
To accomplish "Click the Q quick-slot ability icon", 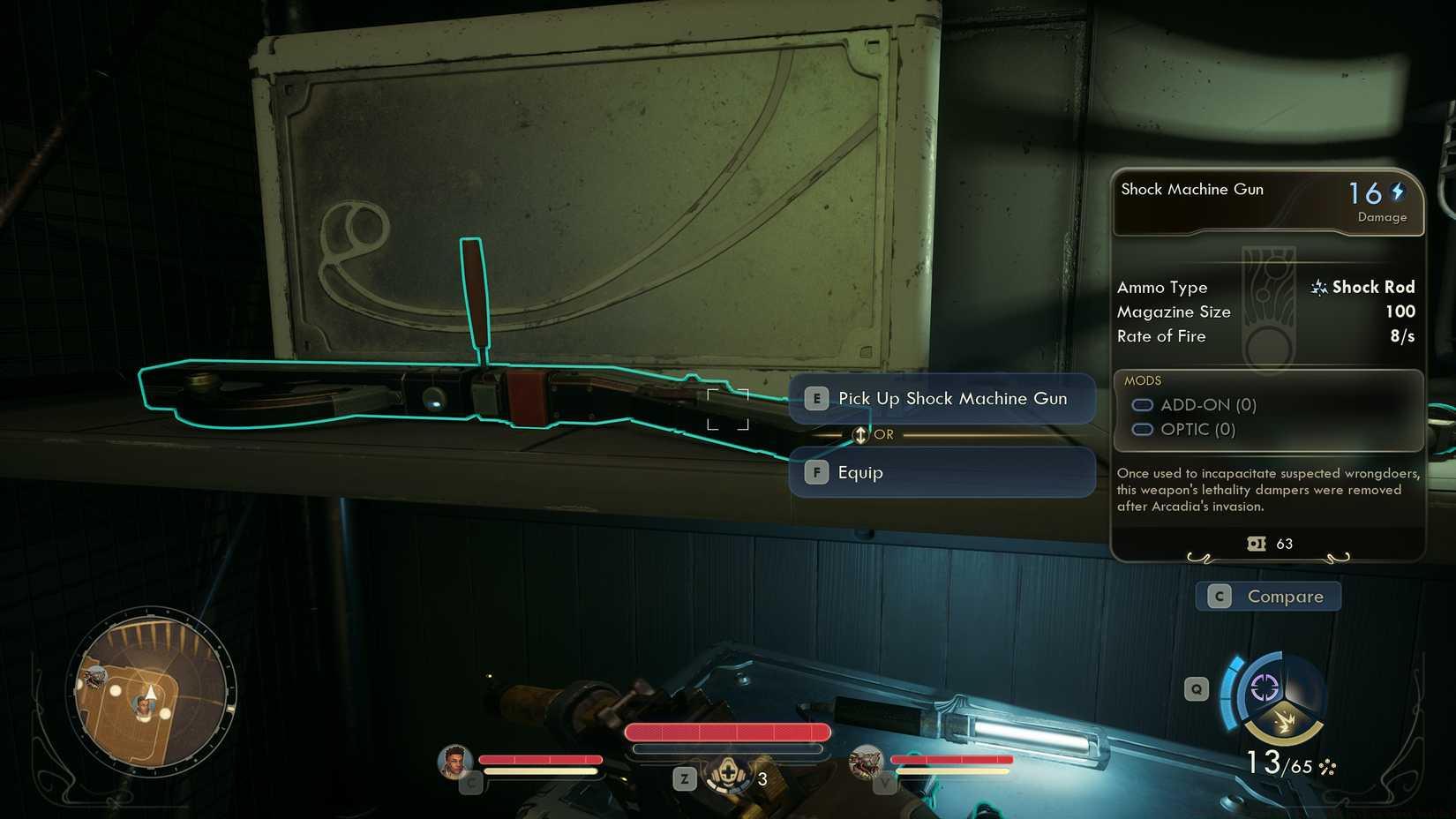I will click(x=1197, y=688).
